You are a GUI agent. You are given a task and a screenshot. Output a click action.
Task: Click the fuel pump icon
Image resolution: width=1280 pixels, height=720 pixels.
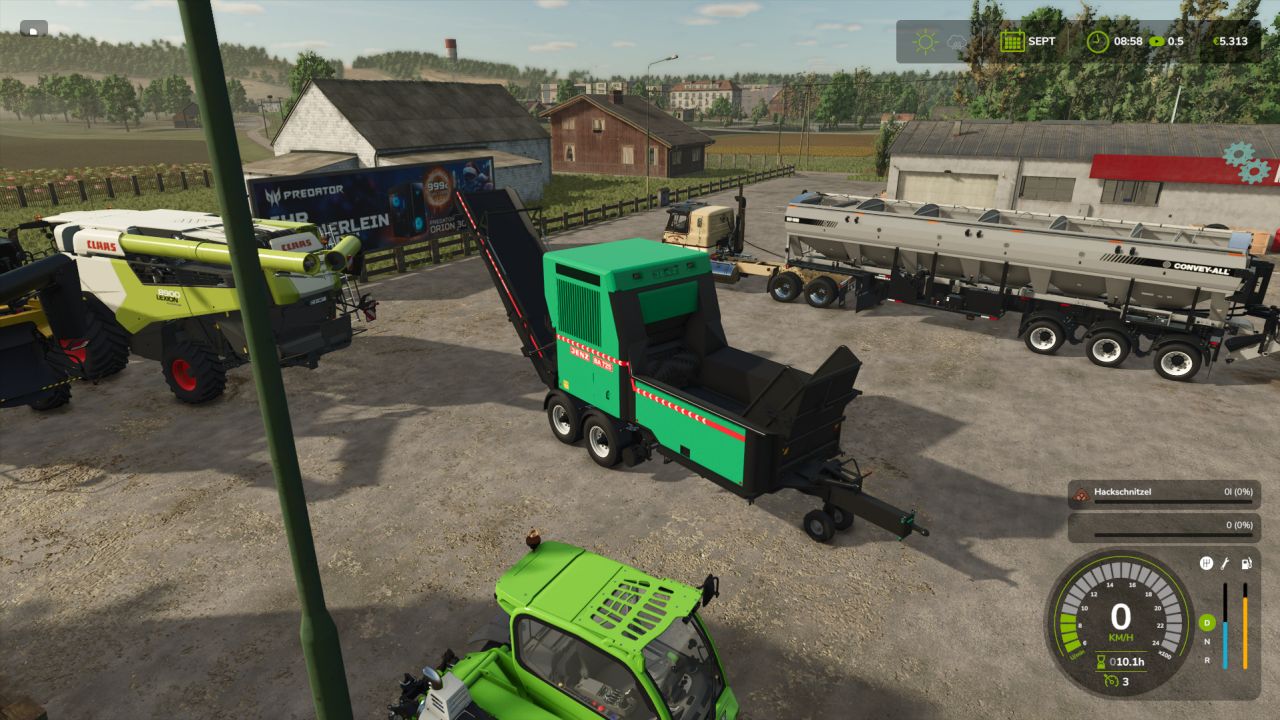point(1246,563)
